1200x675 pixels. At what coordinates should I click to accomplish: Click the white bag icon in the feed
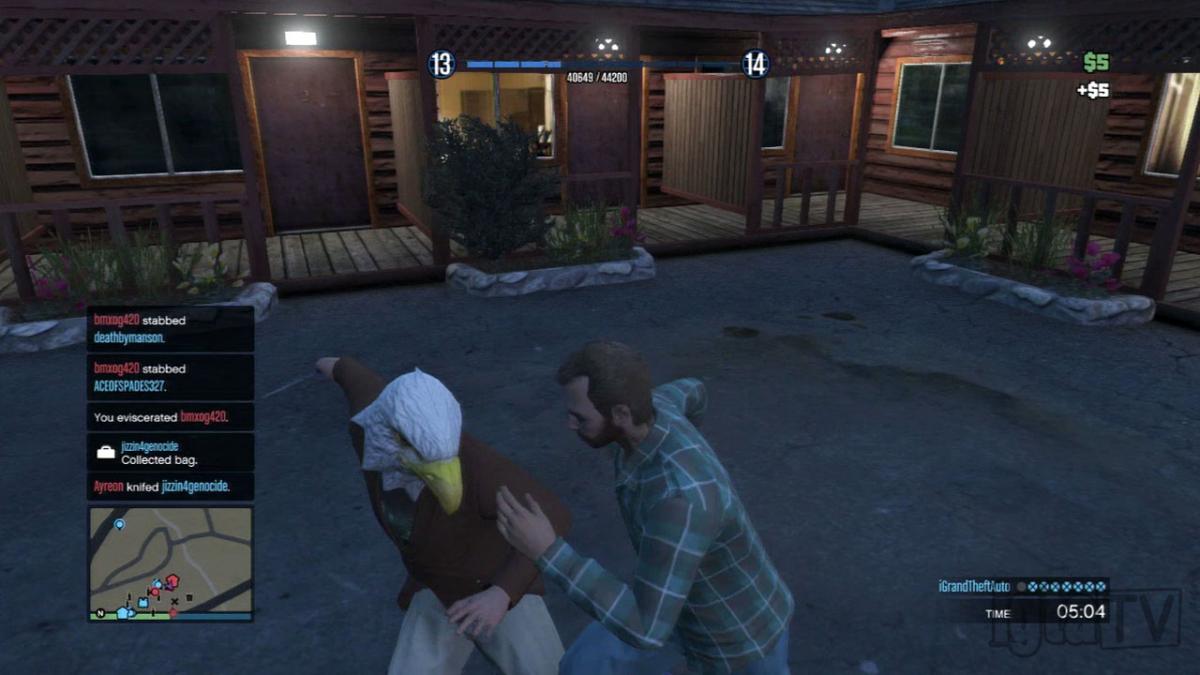105,453
